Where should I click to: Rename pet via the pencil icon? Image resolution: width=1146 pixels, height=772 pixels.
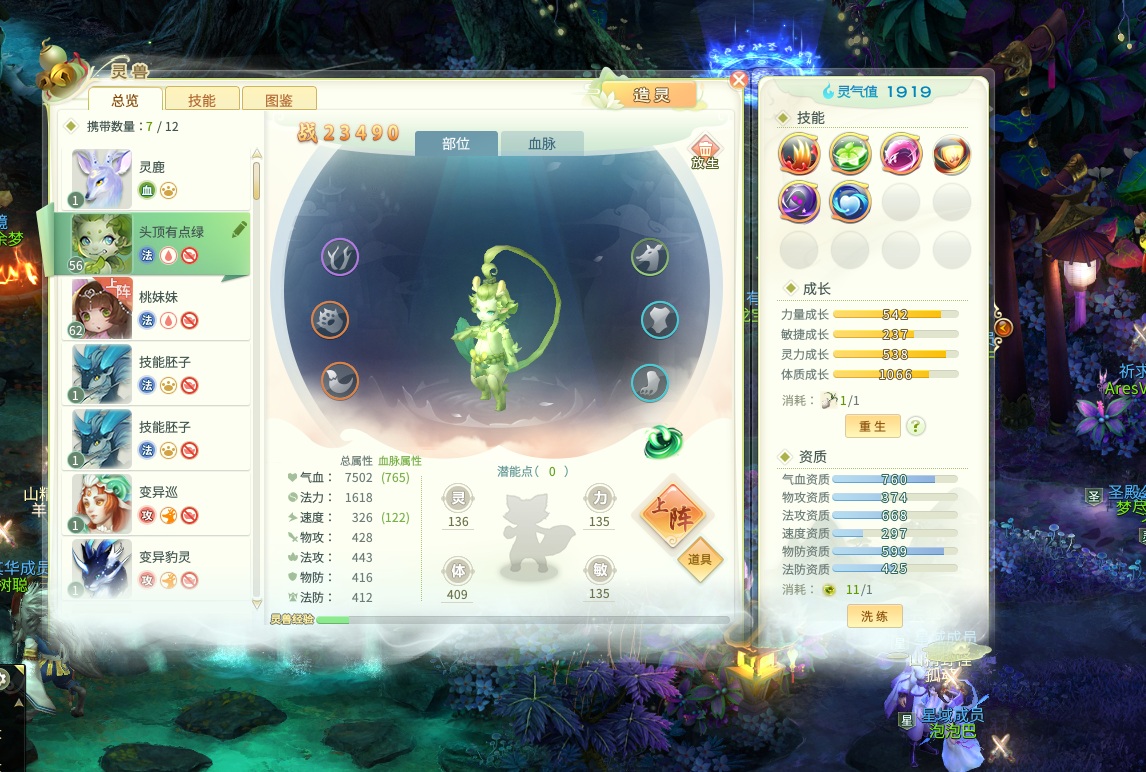[239, 229]
